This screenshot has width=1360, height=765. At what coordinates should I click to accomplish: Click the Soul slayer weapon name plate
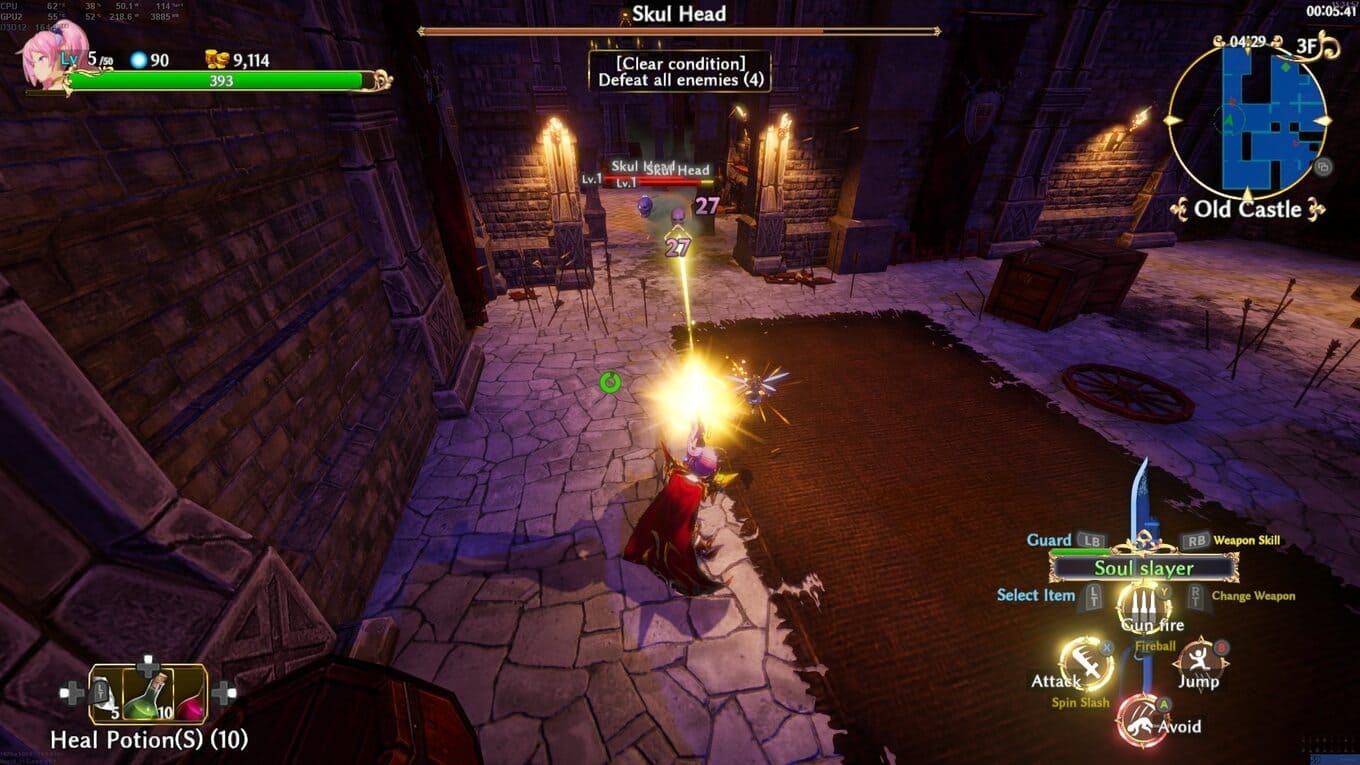click(1144, 568)
